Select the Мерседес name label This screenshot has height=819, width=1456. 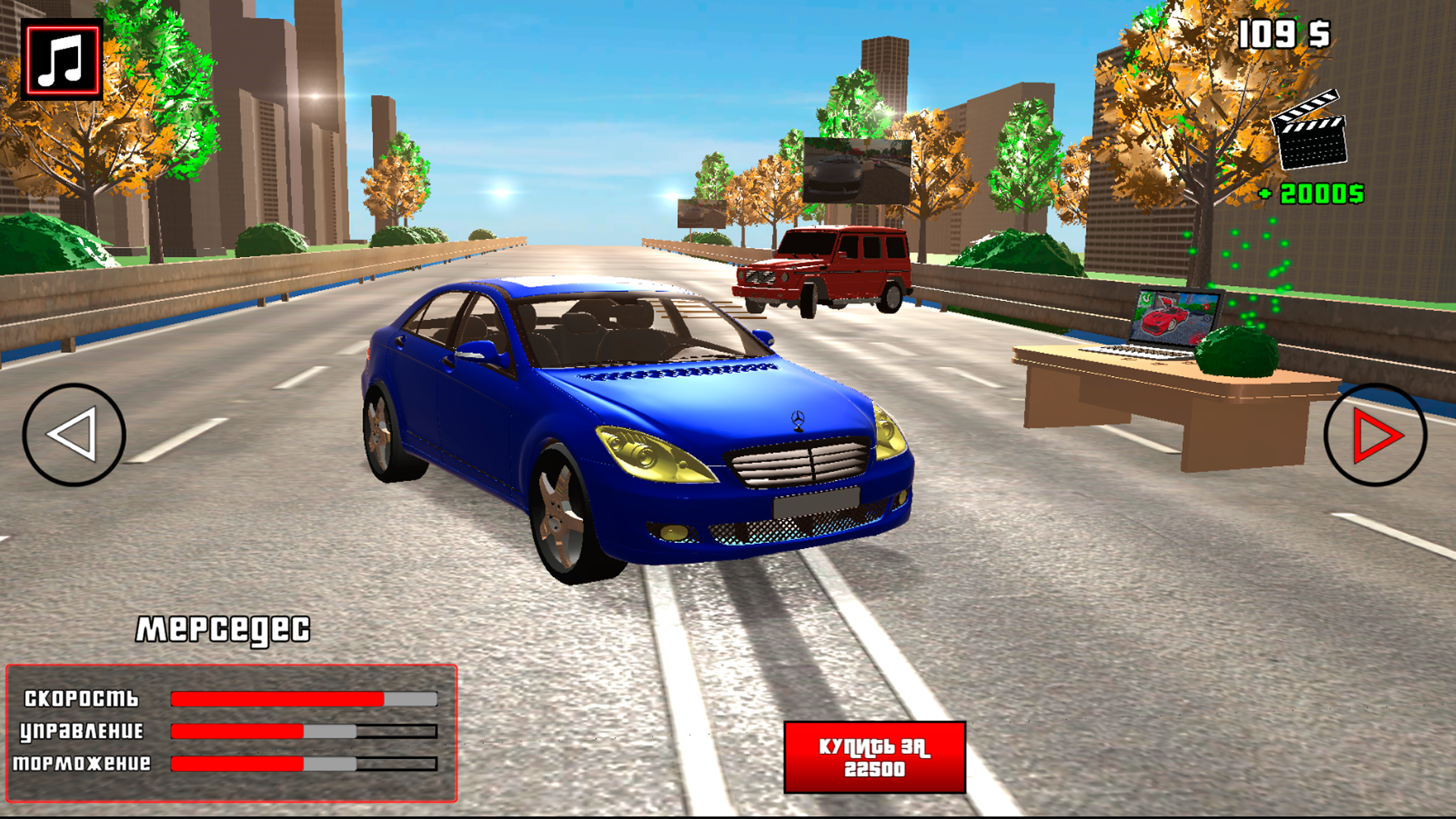click(225, 628)
